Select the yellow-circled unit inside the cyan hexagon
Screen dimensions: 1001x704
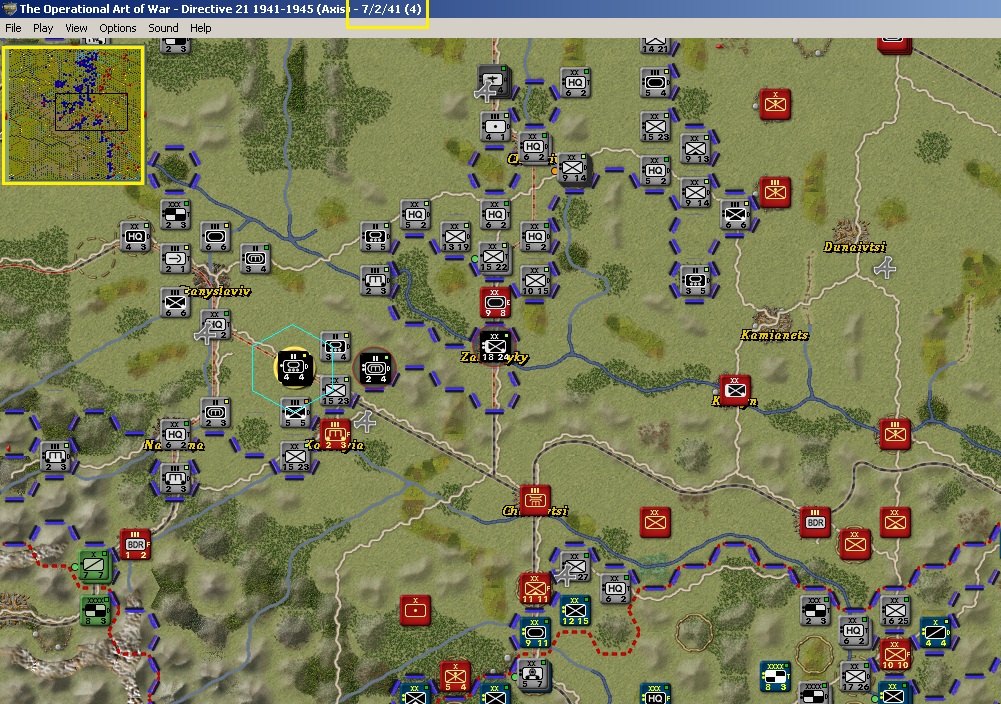tap(294, 367)
